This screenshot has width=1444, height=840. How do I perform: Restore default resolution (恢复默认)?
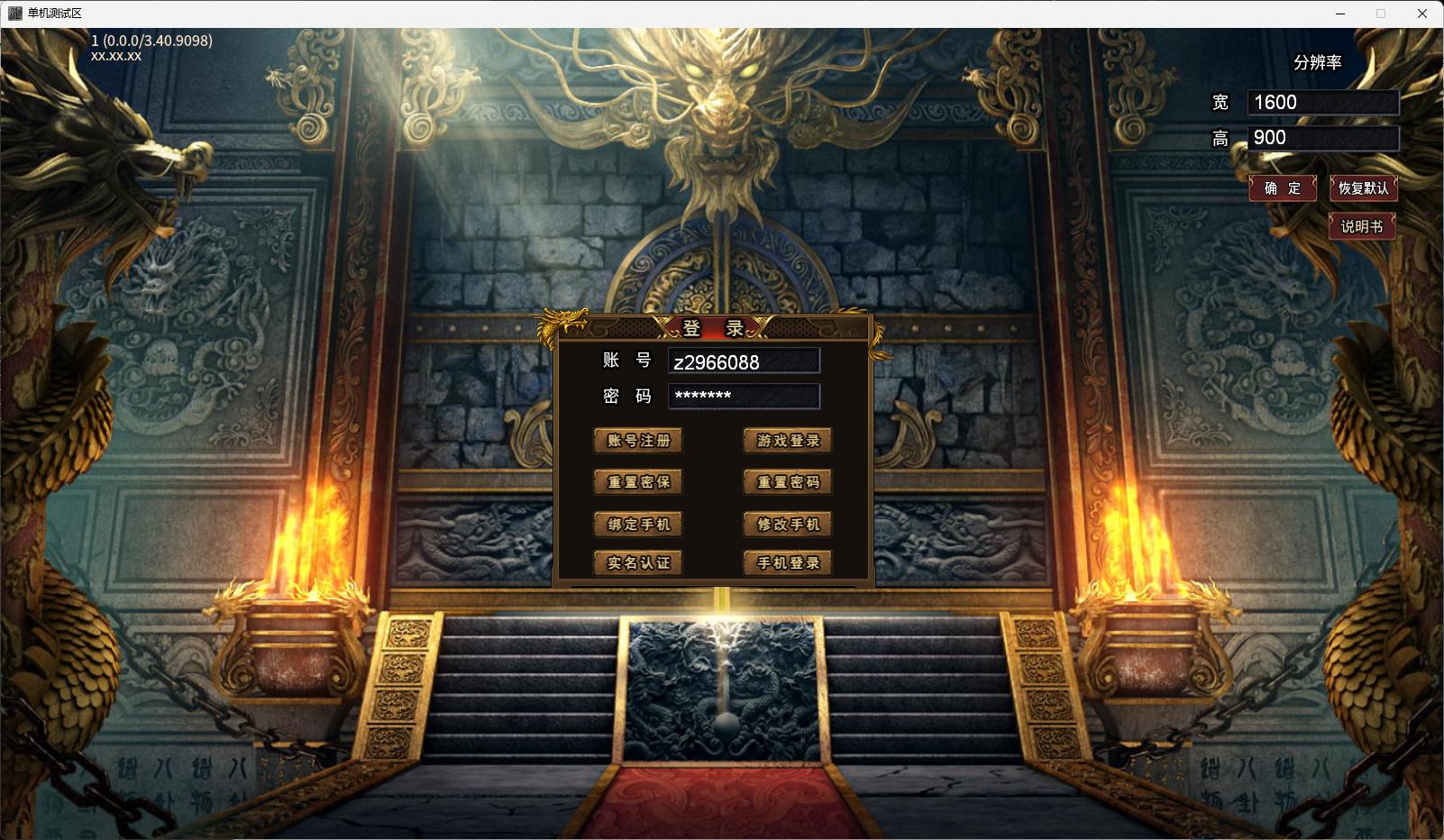1363,188
